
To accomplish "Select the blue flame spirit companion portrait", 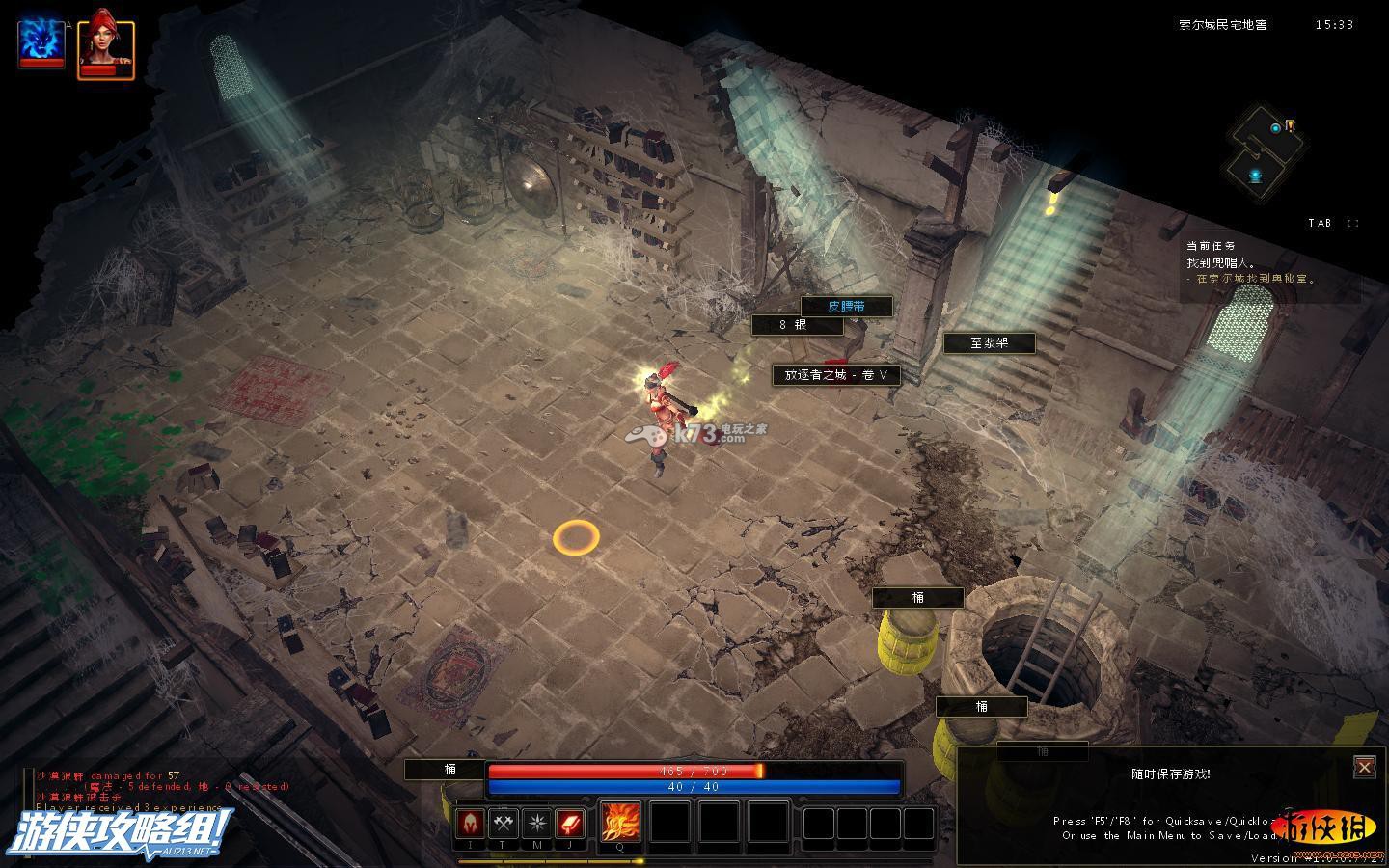I will coord(41,43).
